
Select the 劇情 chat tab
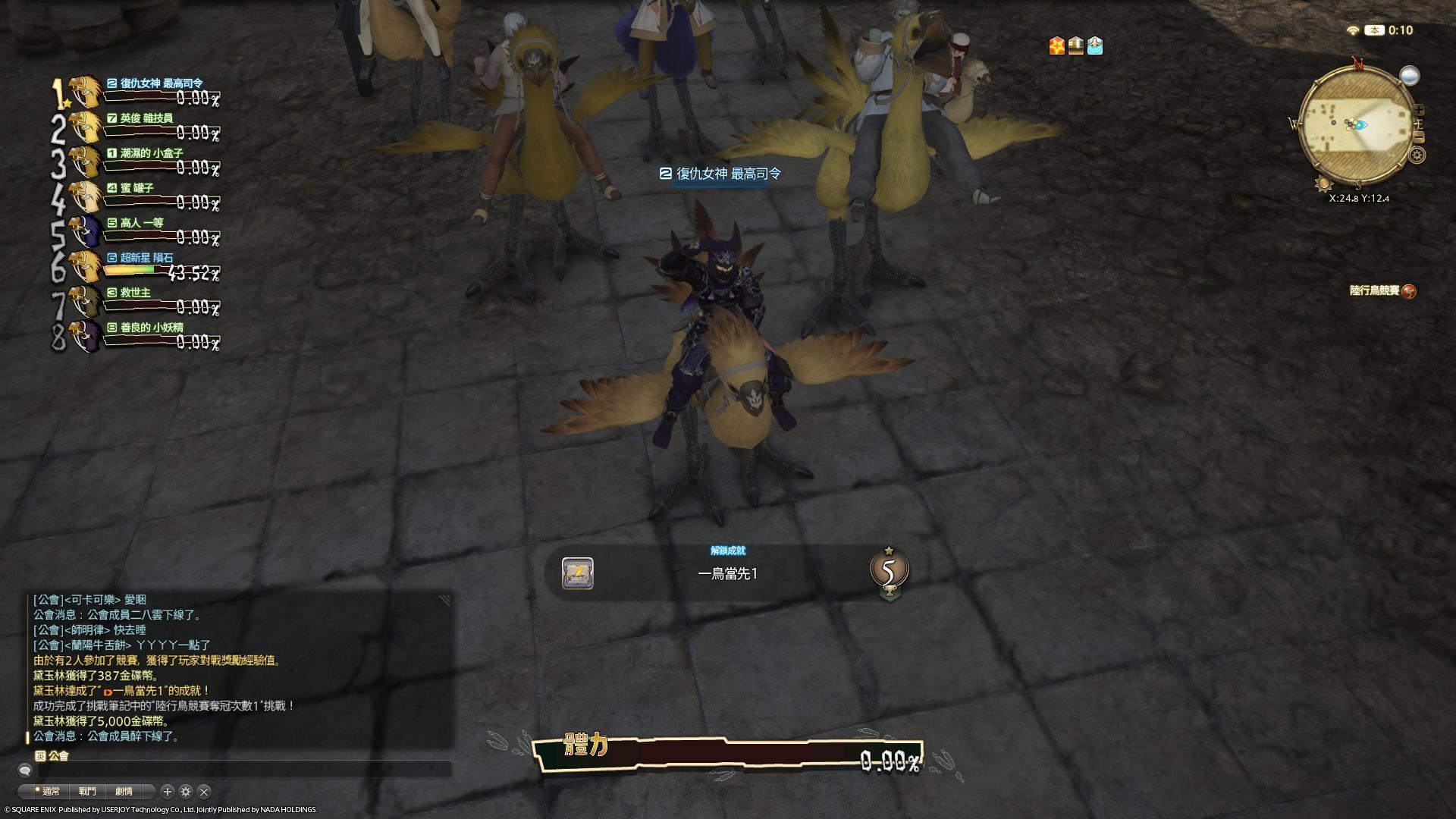click(124, 792)
